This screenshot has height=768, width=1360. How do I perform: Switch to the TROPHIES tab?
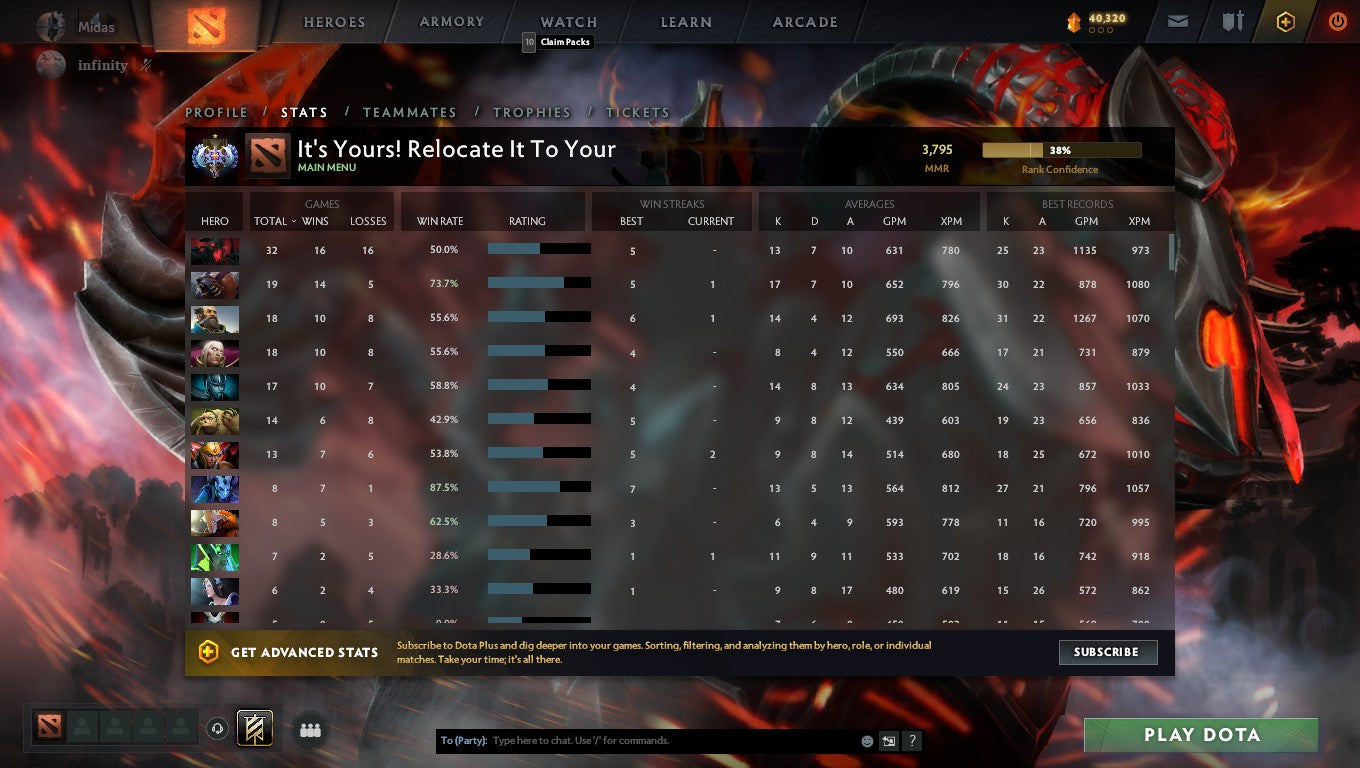tap(532, 112)
